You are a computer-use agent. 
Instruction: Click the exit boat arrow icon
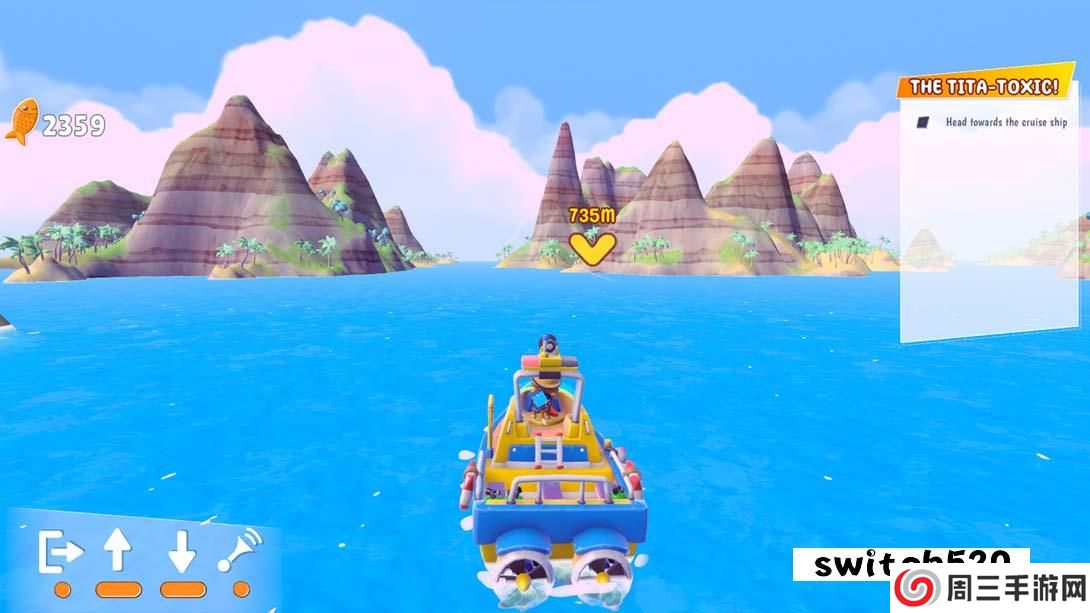pos(61,551)
